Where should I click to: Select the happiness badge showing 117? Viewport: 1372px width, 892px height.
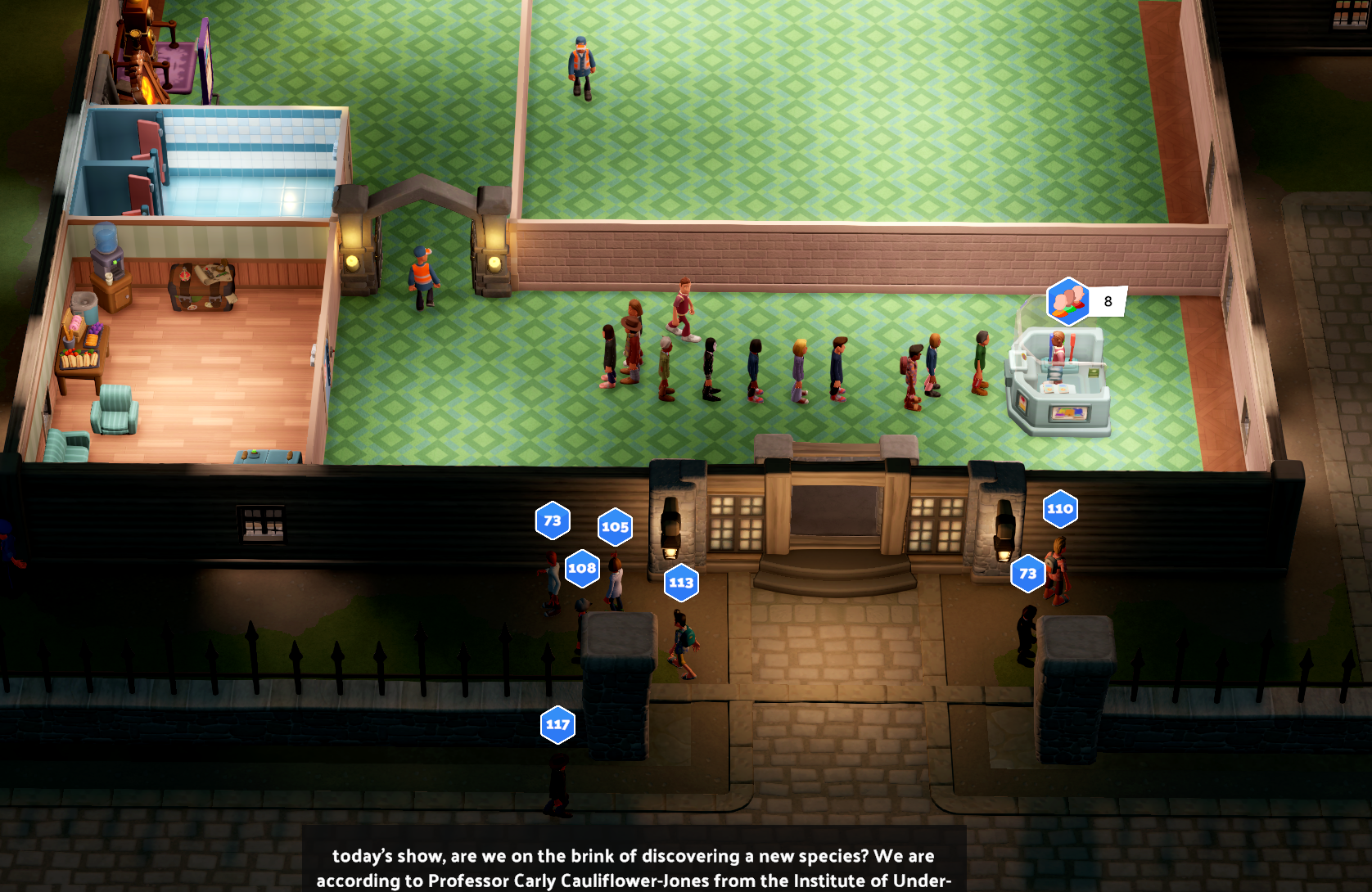tap(558, 724)
